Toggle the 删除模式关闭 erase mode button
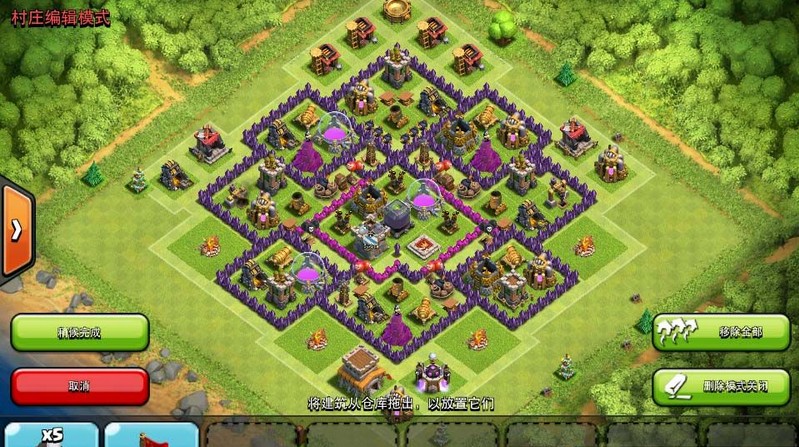 (x=720, y=385)
